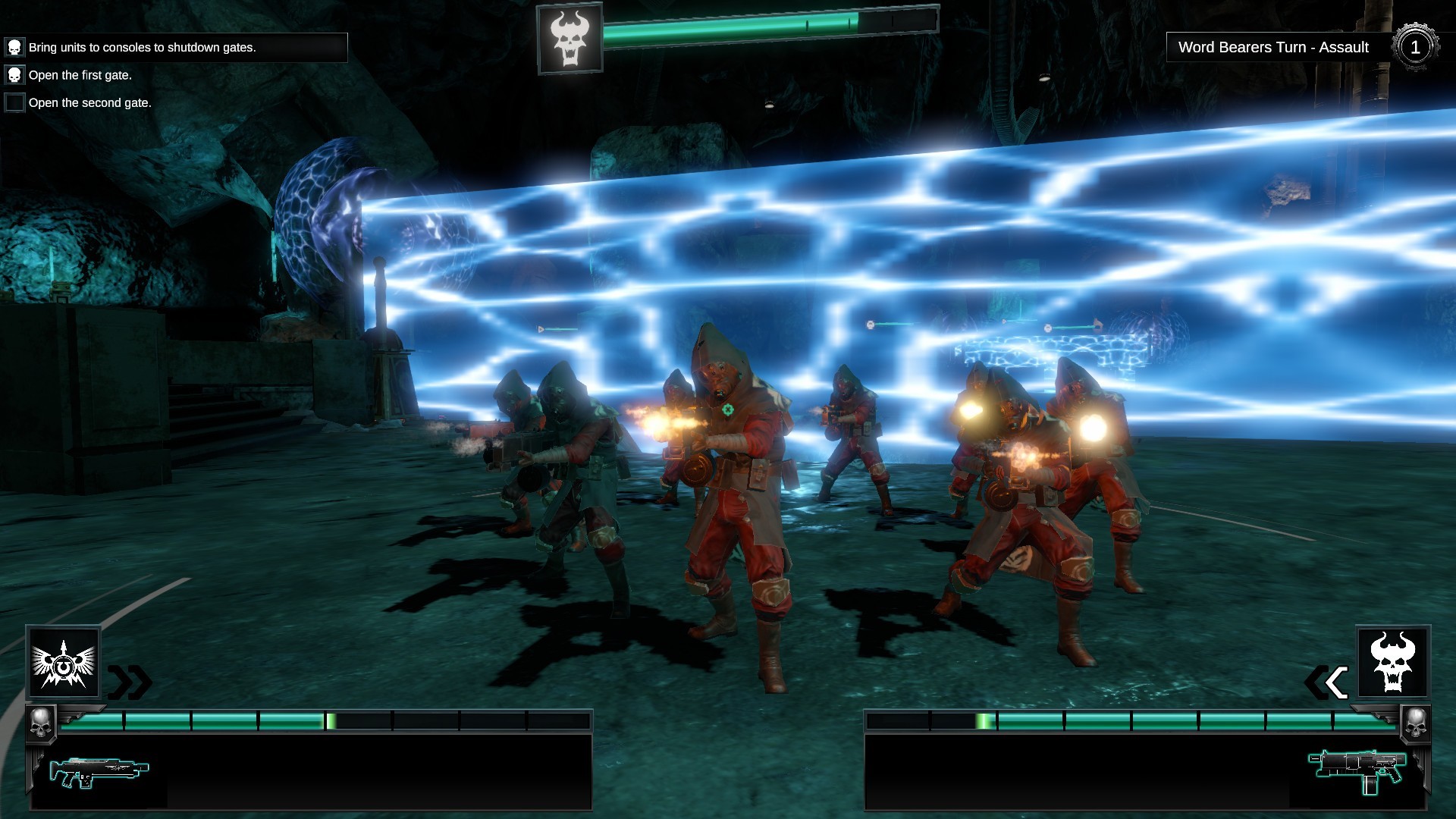Select the horned skull defender emblem

coord(1393,663)
